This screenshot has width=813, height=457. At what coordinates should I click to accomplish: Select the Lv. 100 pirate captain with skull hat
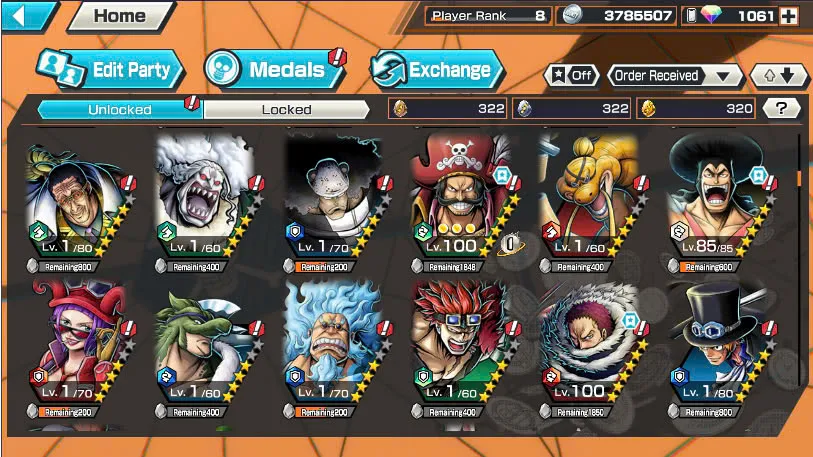click(x=462, y=198)
